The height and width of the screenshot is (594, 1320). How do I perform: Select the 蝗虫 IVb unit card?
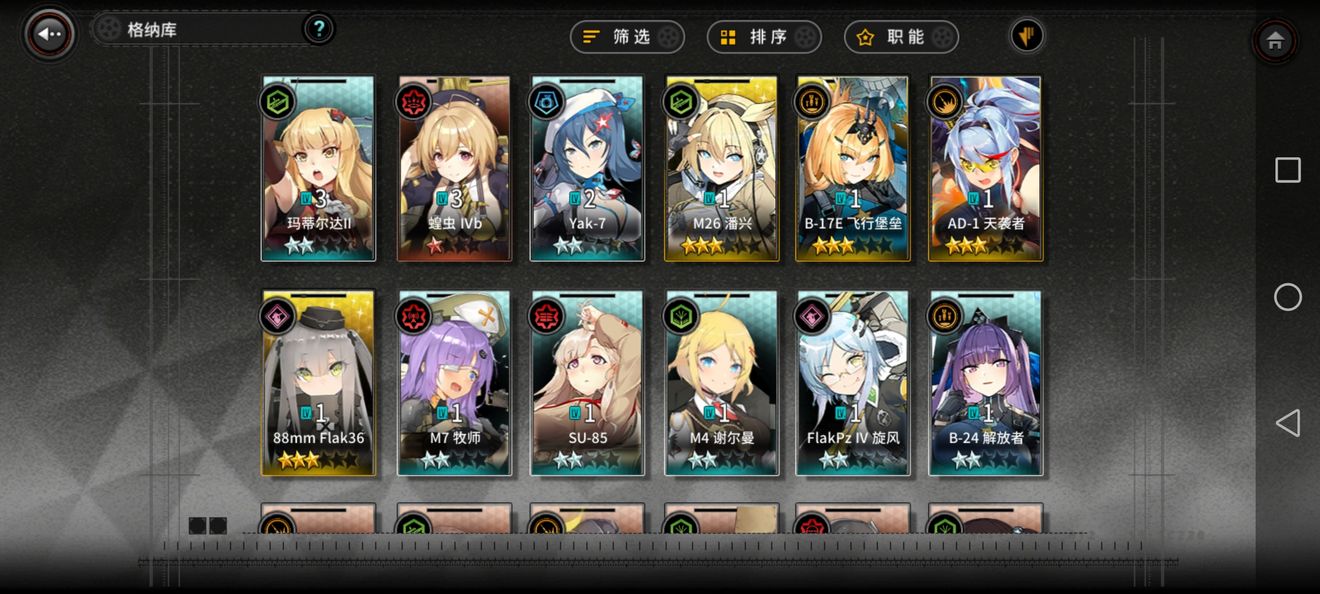coord(454,168)
